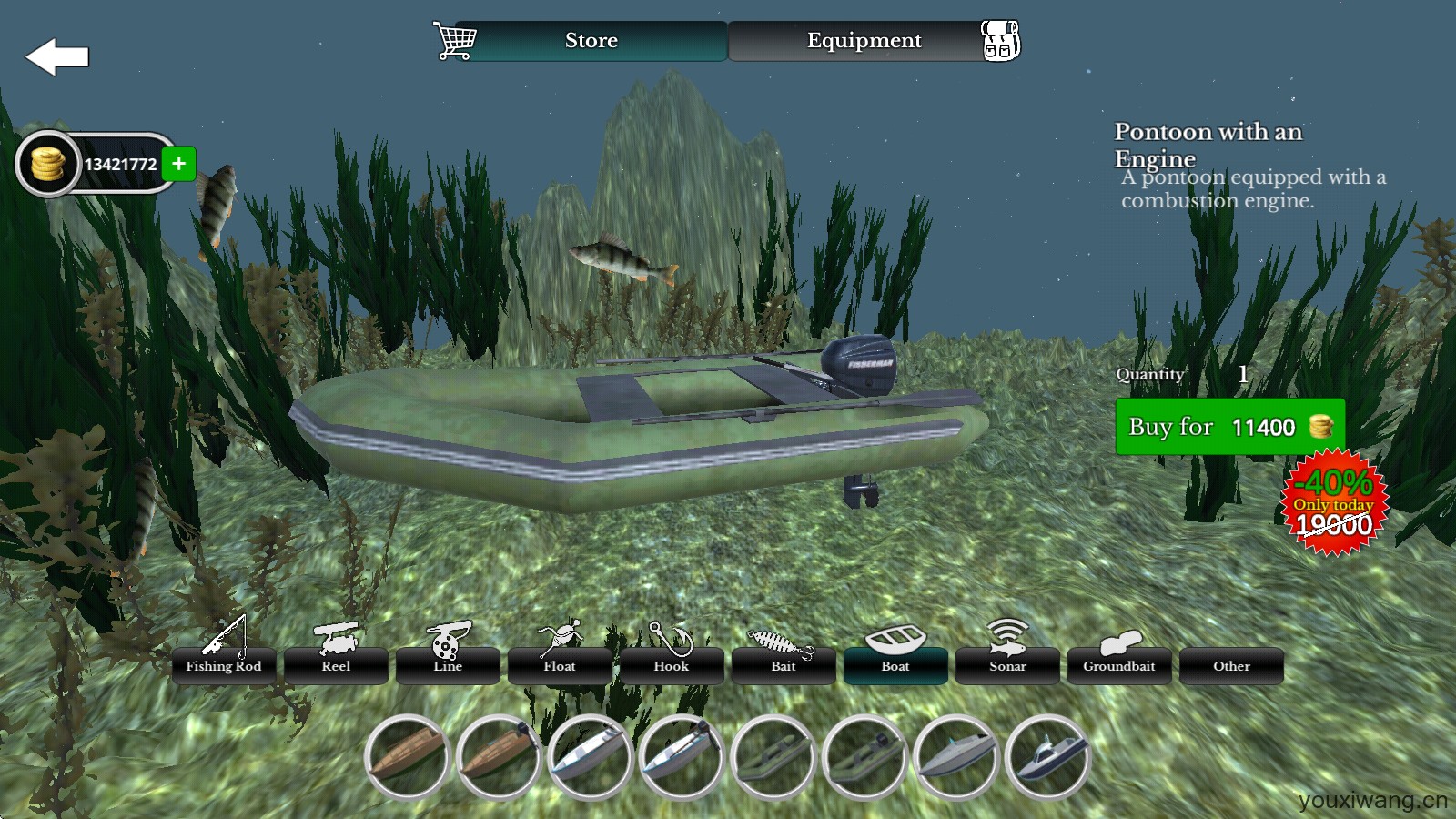Switch to the Equipment tab

[864, 41]
